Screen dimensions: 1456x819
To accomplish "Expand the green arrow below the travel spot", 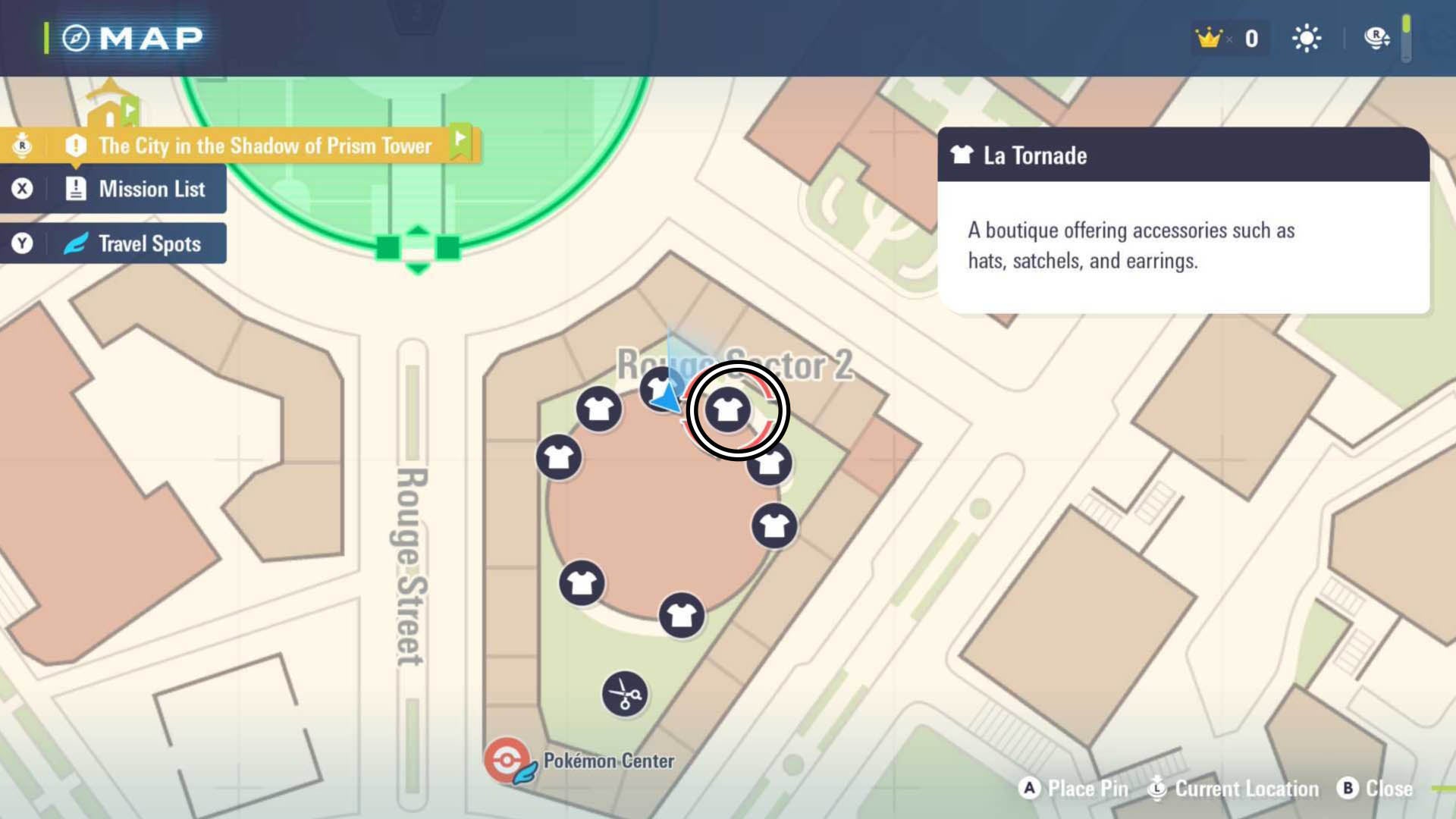I will click(x=416, y=267).
